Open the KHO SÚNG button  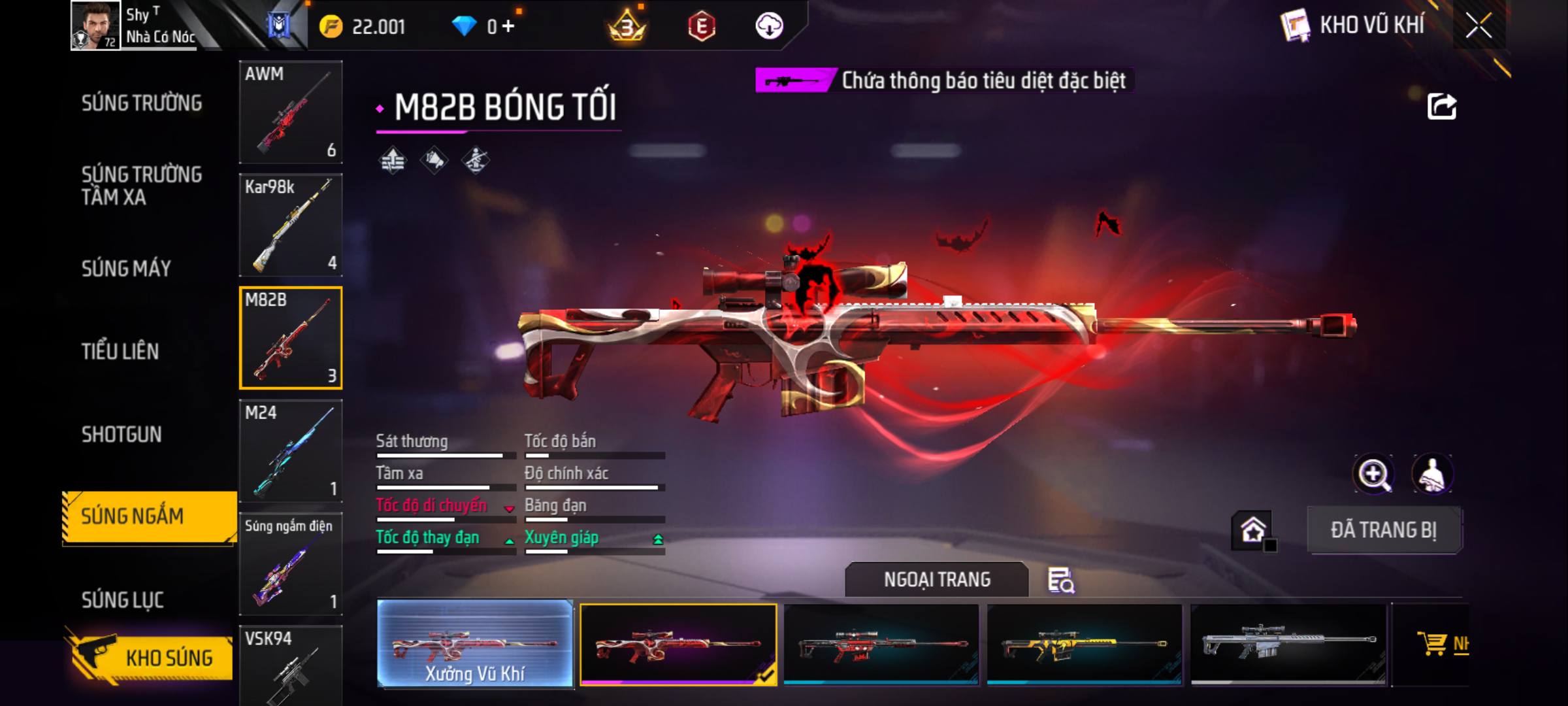click(x=150, y=657)
